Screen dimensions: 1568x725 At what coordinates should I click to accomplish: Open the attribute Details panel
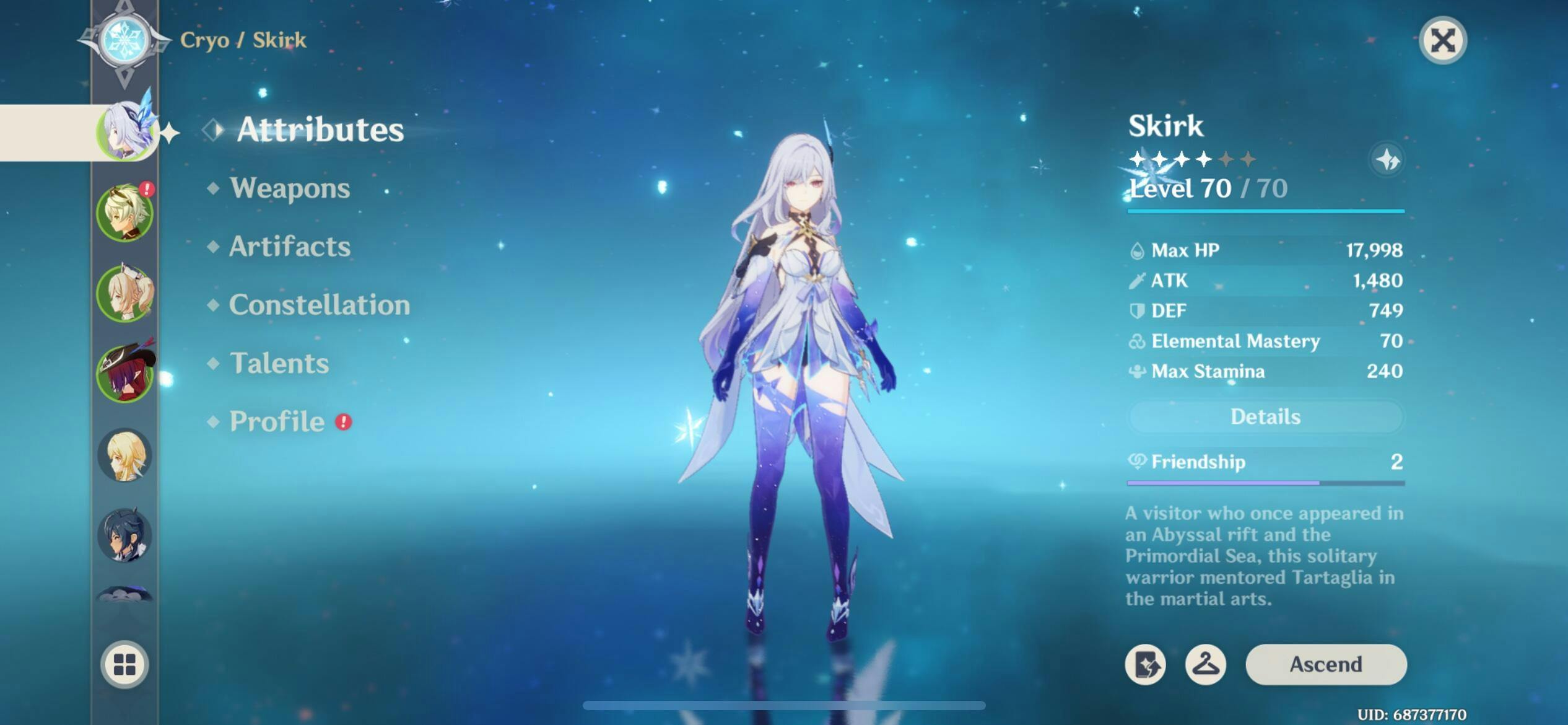(x=1265, y=417)
